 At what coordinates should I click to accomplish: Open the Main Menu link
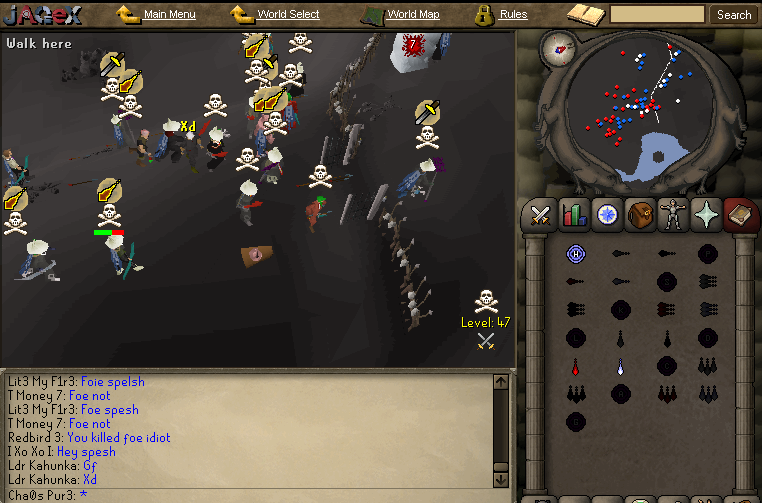tap(169, 15)
